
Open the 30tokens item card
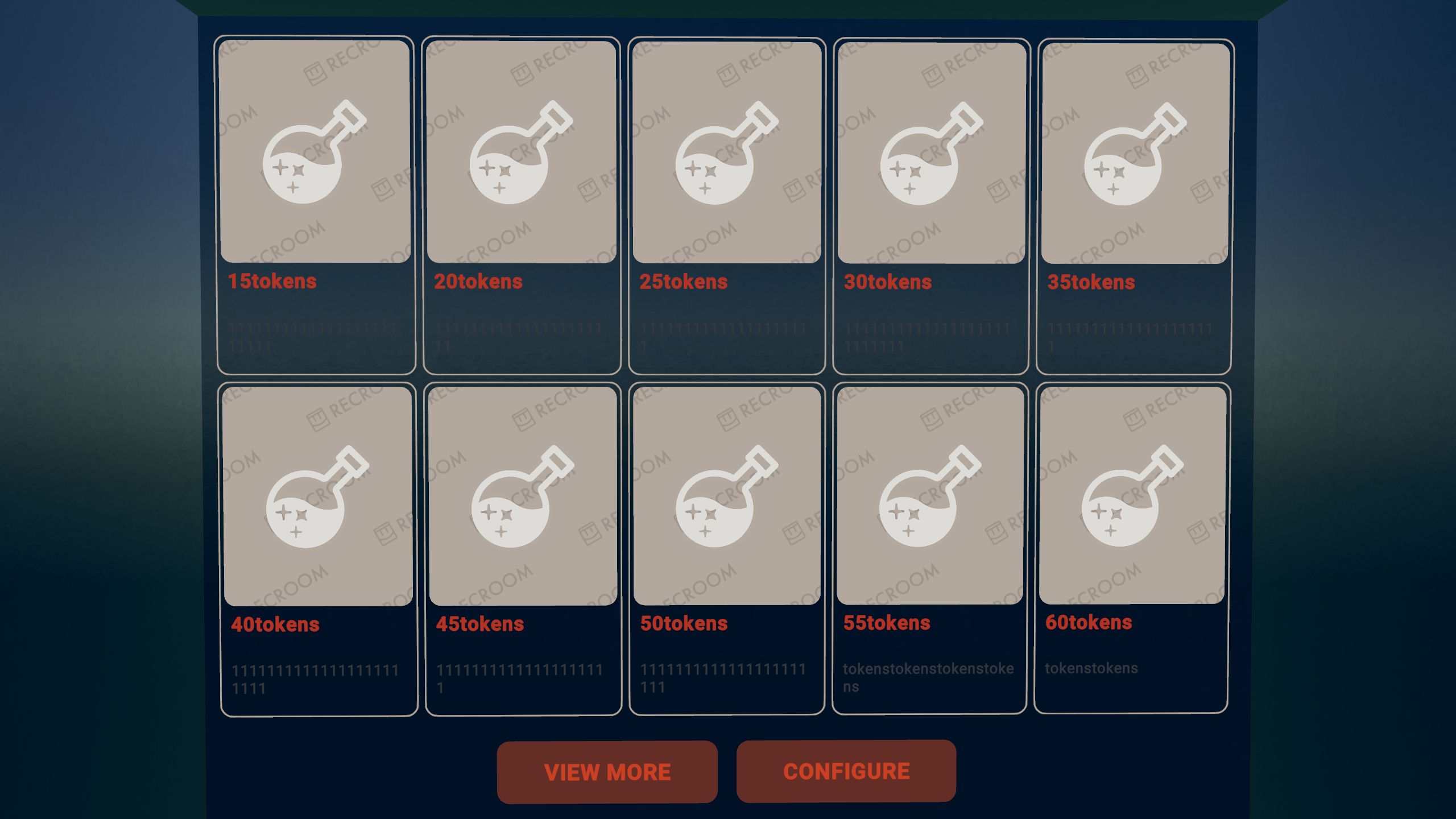pos(931,205)
